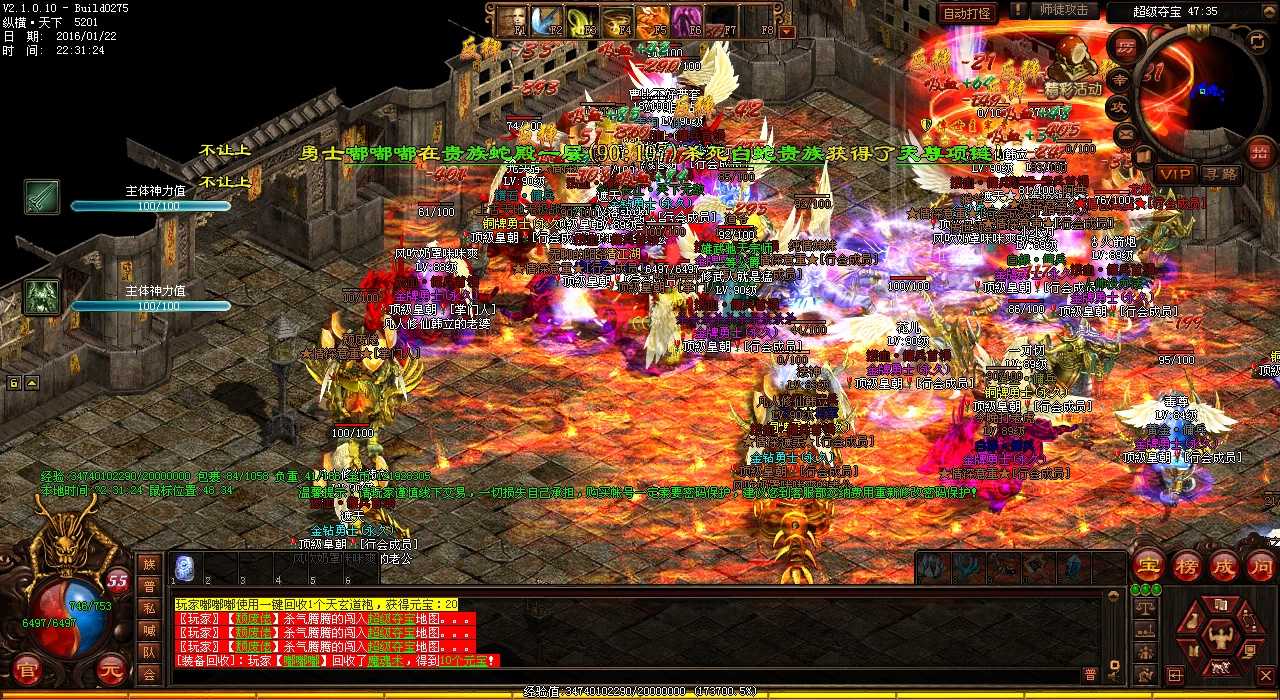Switch chat to 队 team channel

pyautogui.click(x=149, y=652)
